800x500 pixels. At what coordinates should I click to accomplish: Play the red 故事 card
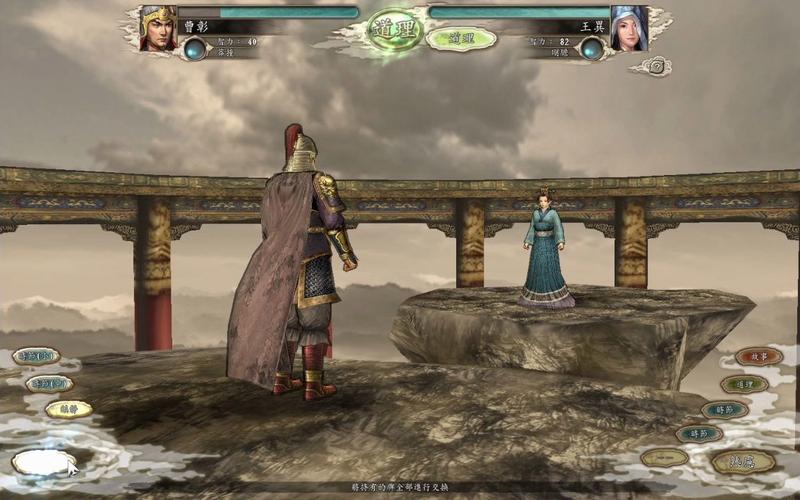click(759, 356)
